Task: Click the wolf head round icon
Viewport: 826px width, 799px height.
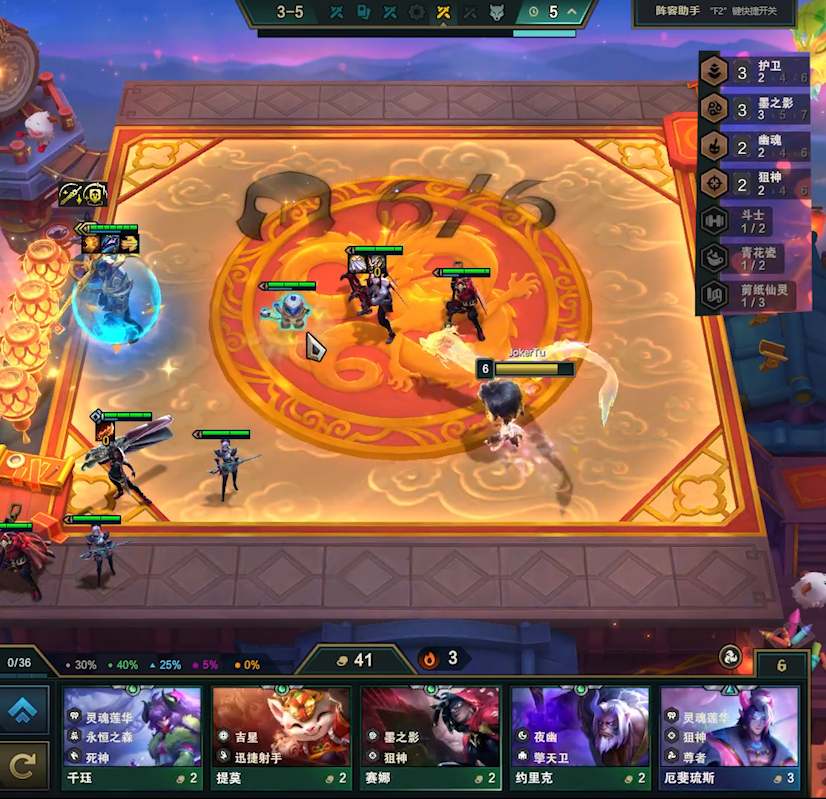Action: [x=497, y=13]
